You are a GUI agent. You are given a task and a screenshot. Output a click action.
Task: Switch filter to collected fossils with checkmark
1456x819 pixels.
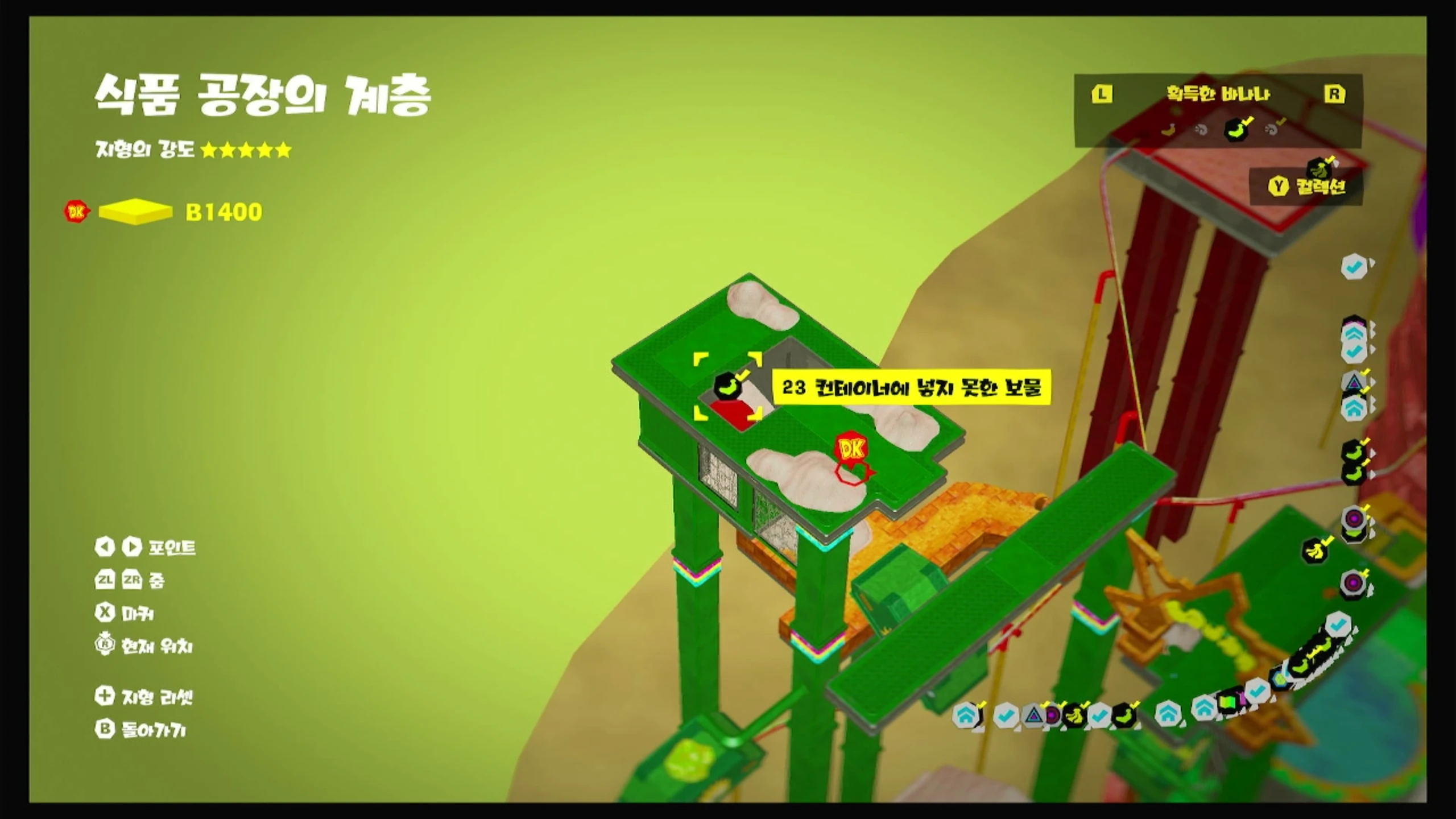click(x=1273, y=130)
